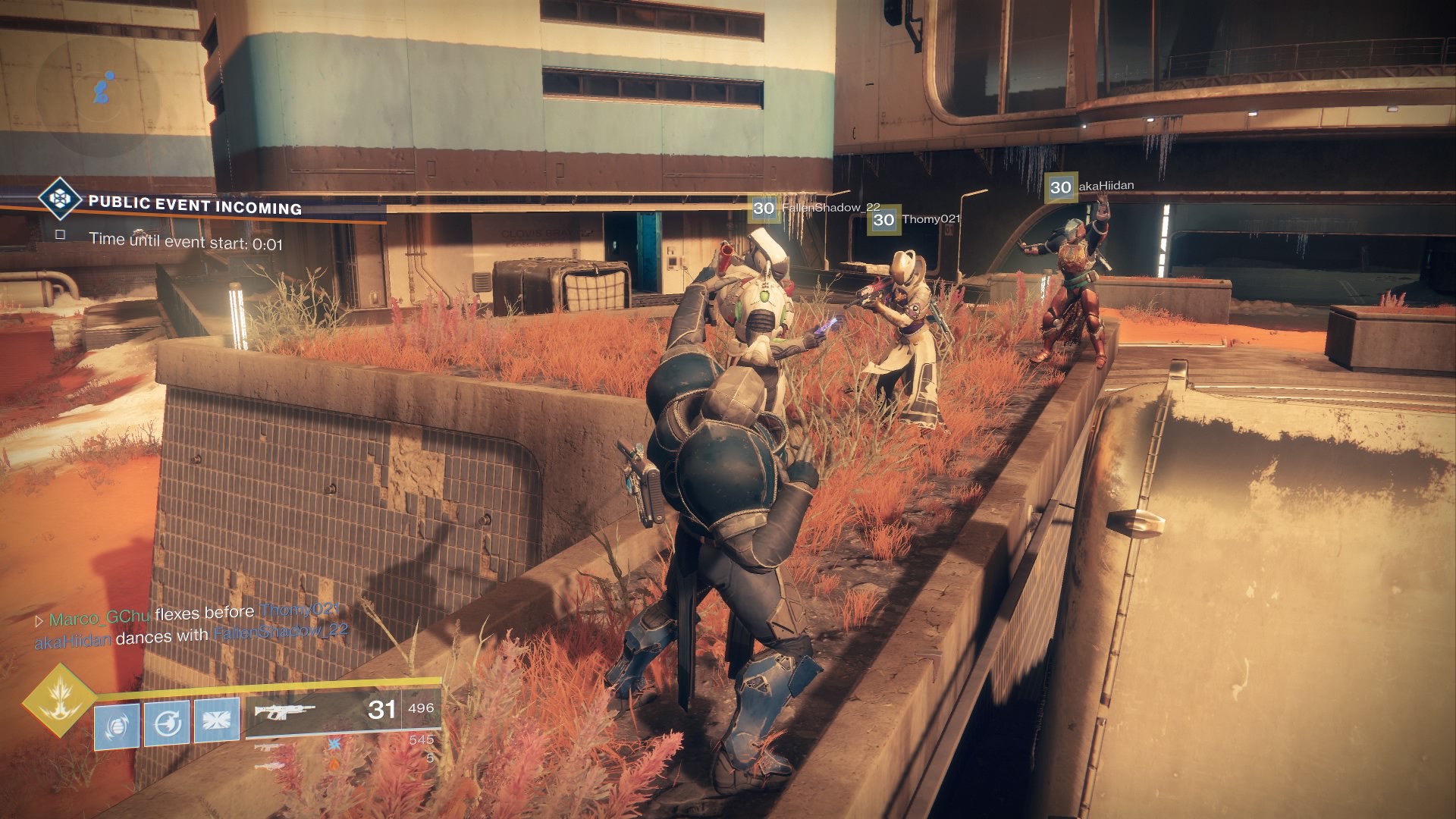Select FallenShadow_22's player nameplate
The width and height of the screenshot is (1456, 819).
click(x=815, y=209)
